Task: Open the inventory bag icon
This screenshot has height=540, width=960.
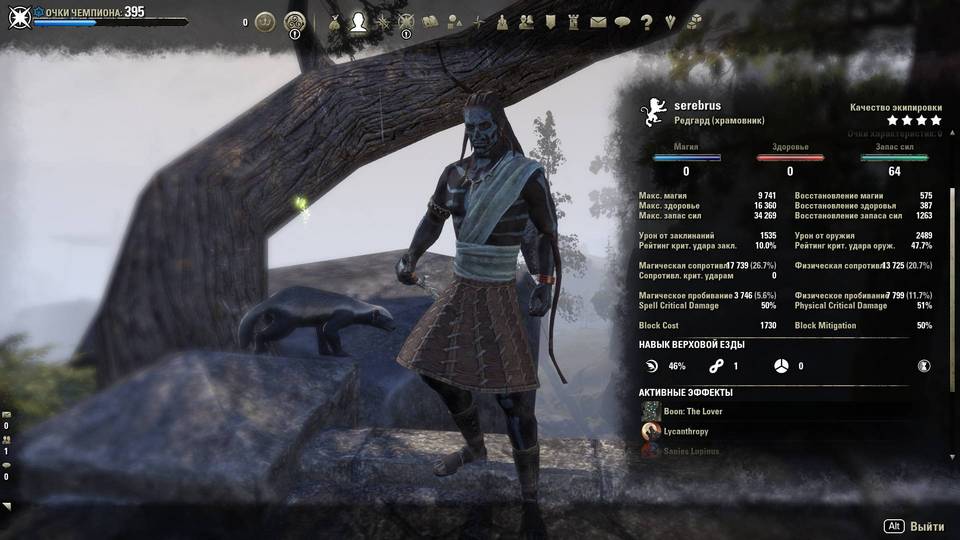Action: [x=334, y=21]
